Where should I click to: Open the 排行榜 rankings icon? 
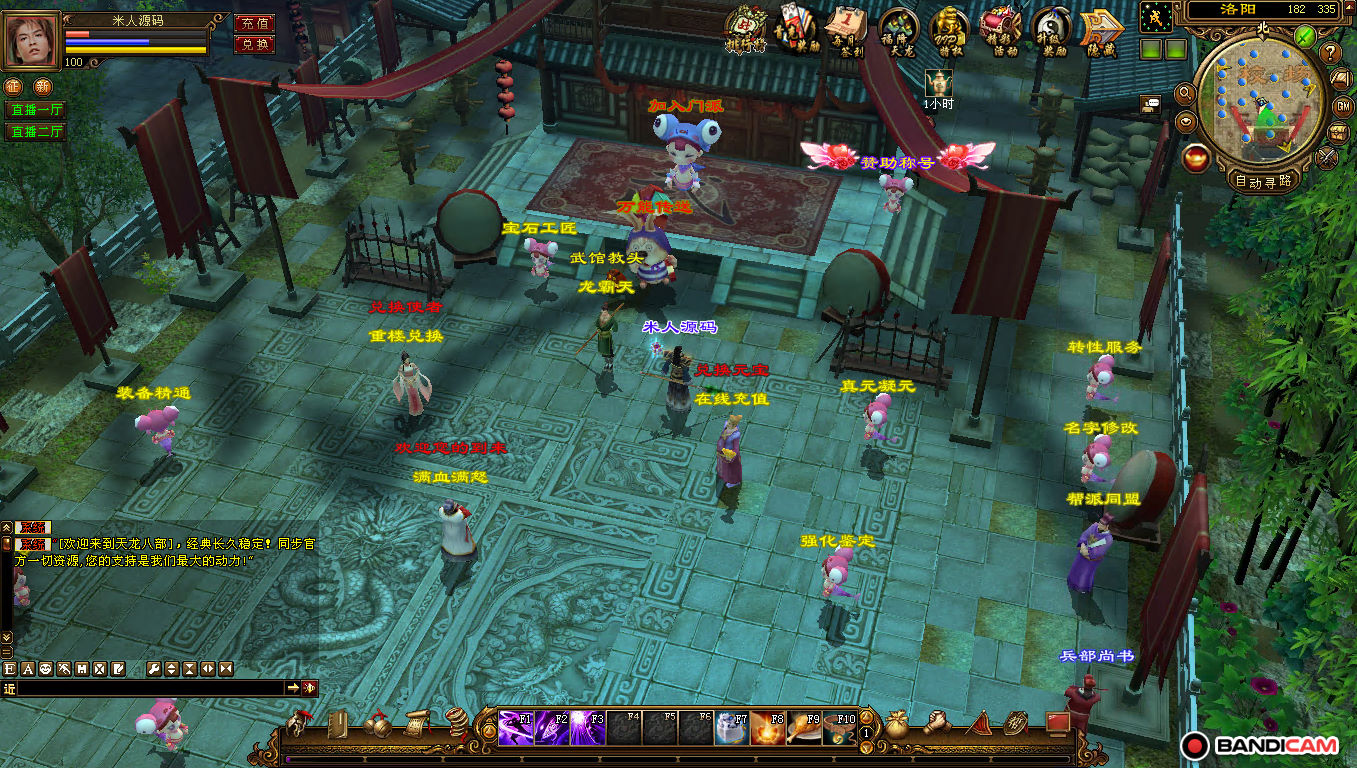click(x=745, y=29)
